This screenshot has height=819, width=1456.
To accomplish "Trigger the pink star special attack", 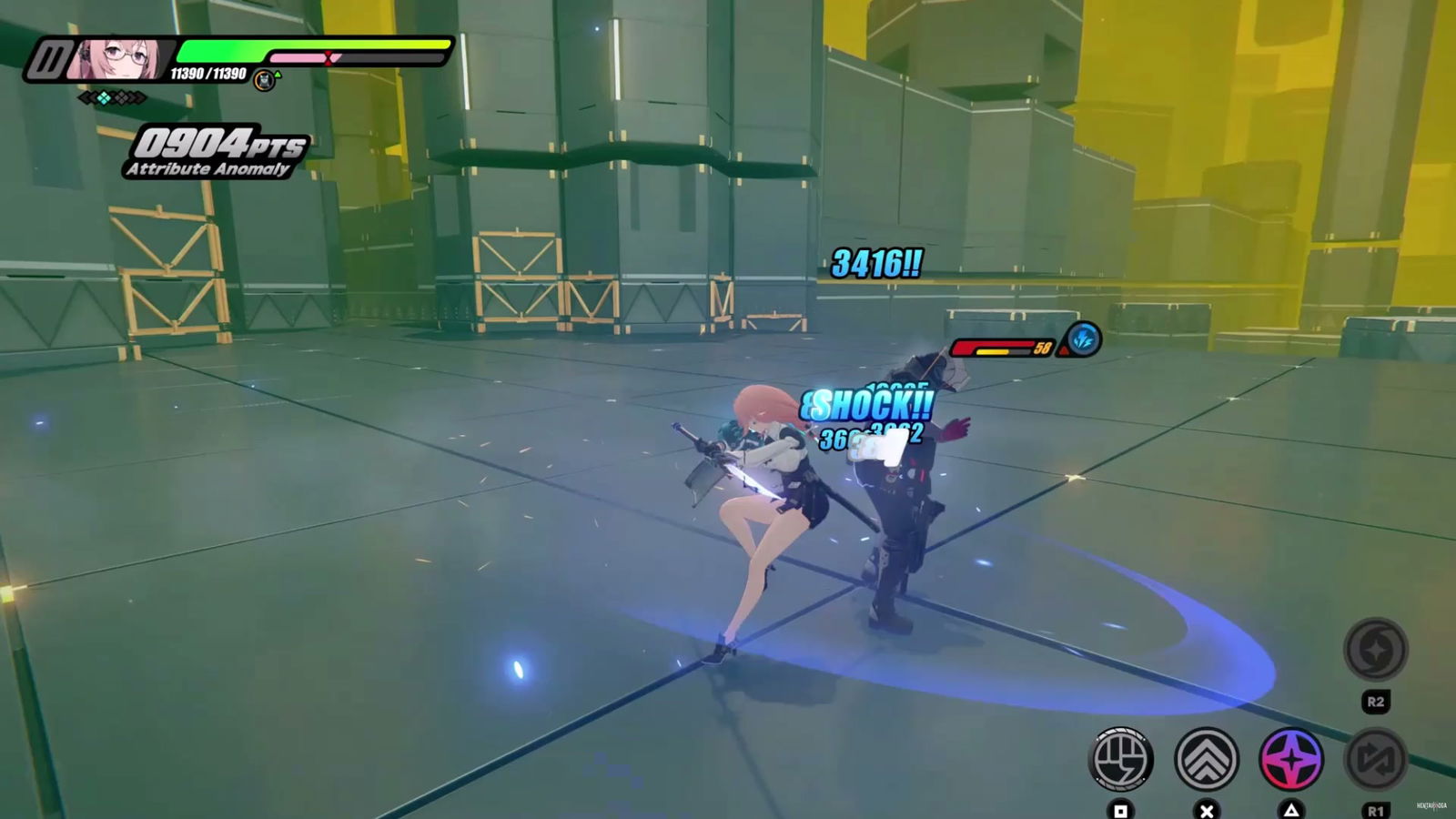I will [x=1290, y=758].
